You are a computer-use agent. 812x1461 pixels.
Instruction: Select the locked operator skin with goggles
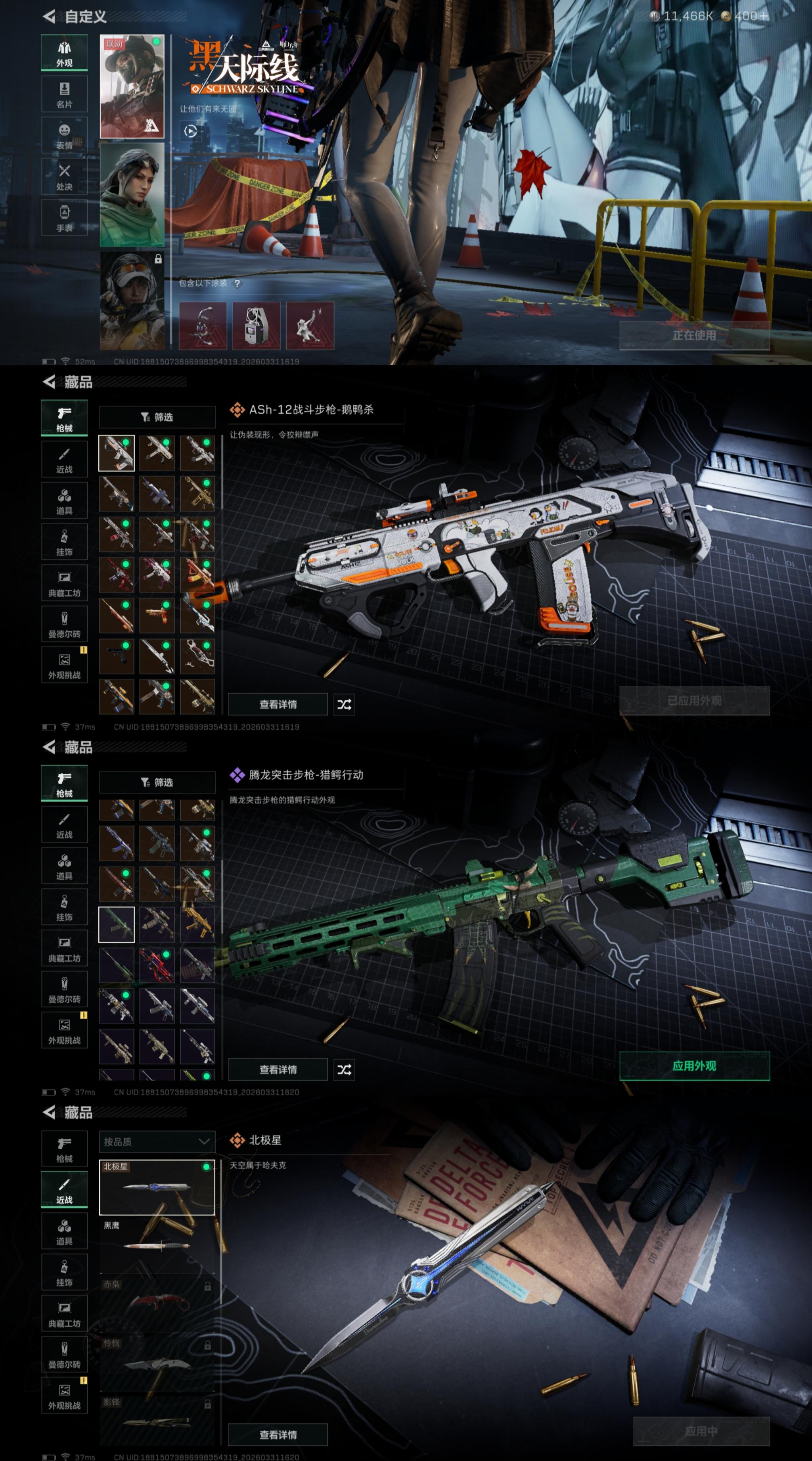(x=132, y=301)
